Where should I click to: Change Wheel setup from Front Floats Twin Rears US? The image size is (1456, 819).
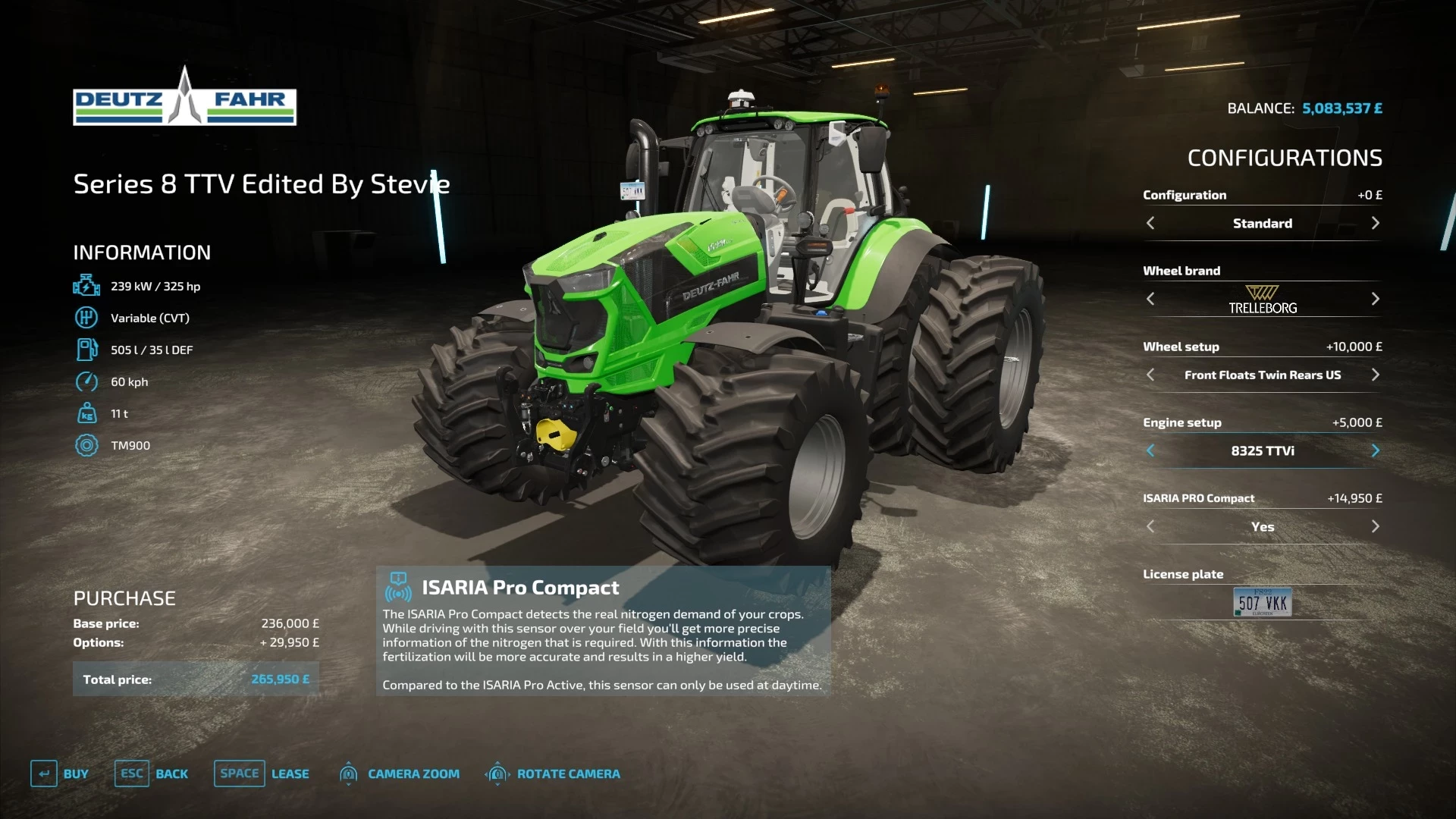[1376, 375]
